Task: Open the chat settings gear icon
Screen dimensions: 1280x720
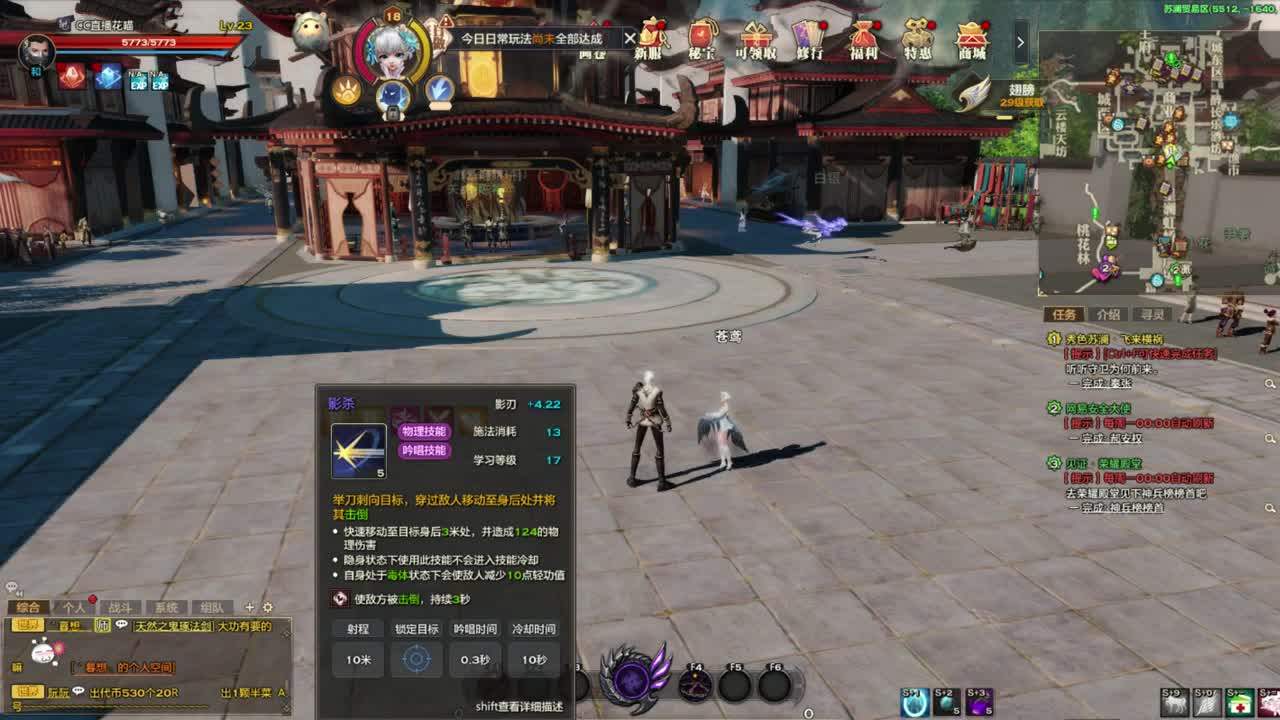Action: tap(266, 607)
